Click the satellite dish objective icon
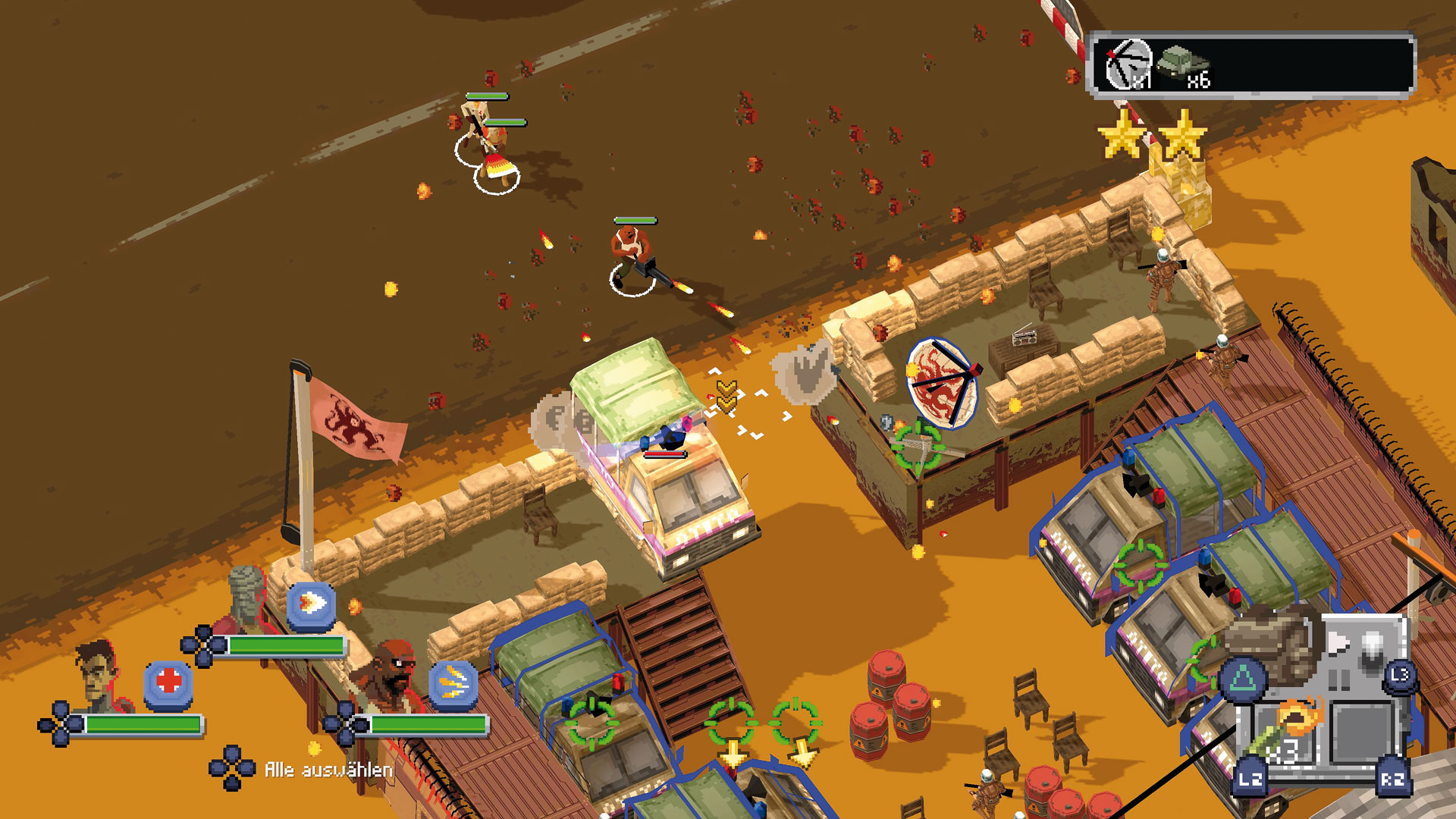Image resolution: width=1456 pixels, height=819 pixels. point(1129,65)
